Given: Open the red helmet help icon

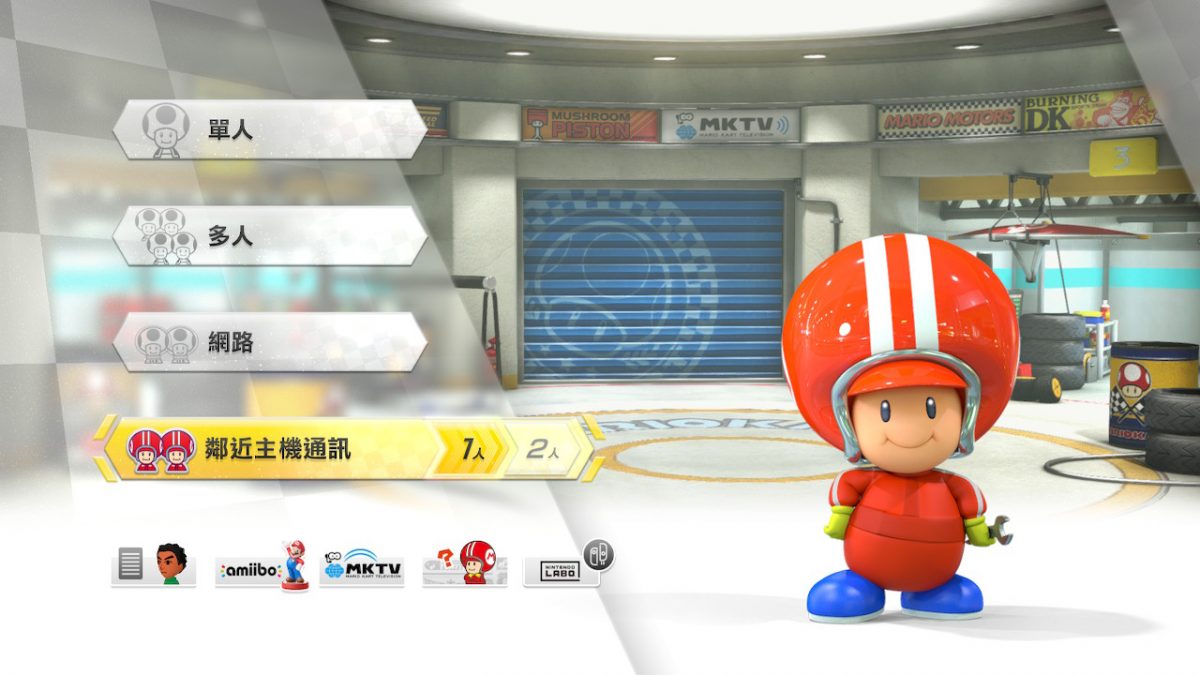Looking at the screenshot, I should tap(465, 566).
